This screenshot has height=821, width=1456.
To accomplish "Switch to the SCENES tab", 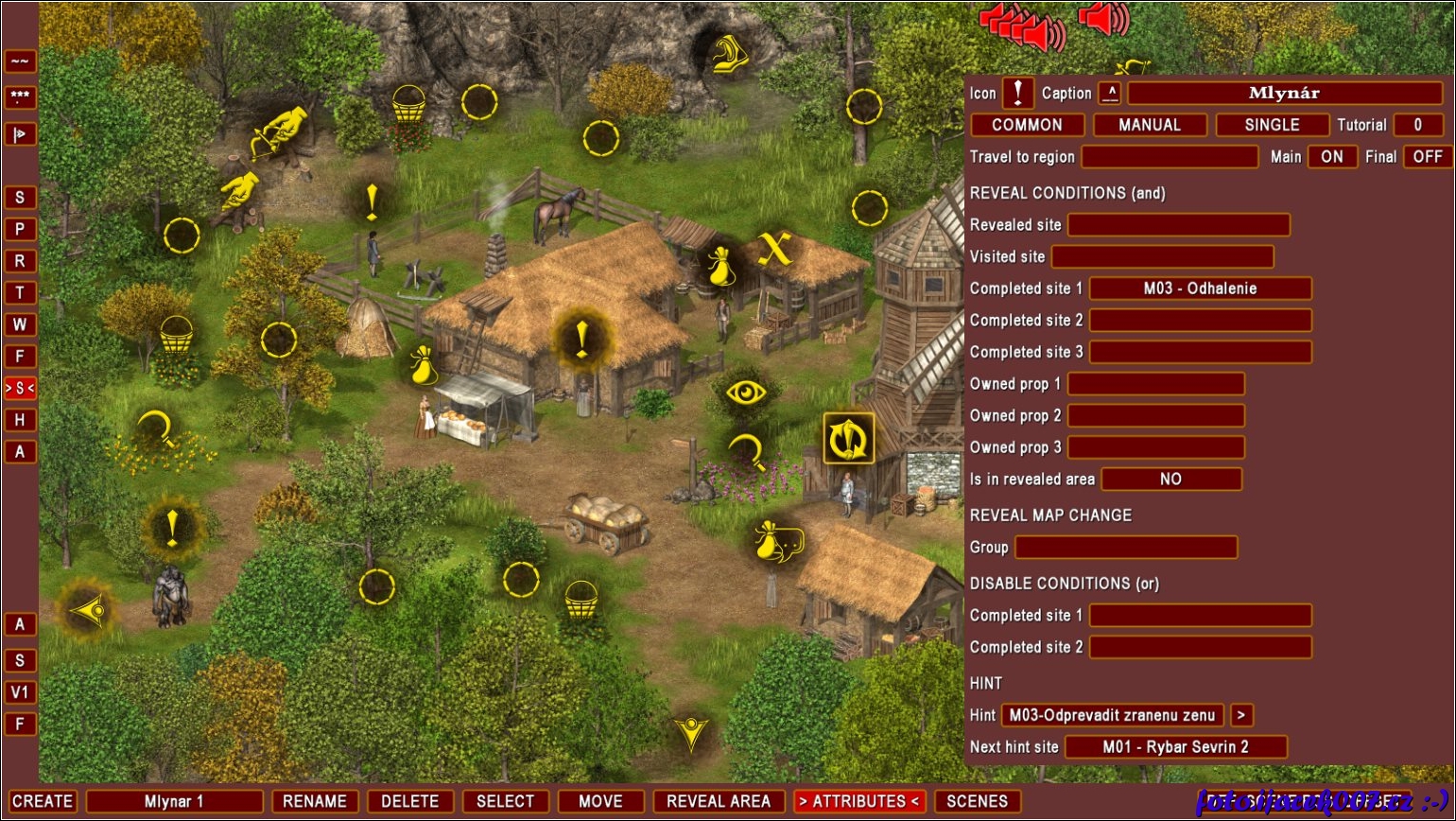I will pos(977,801).
